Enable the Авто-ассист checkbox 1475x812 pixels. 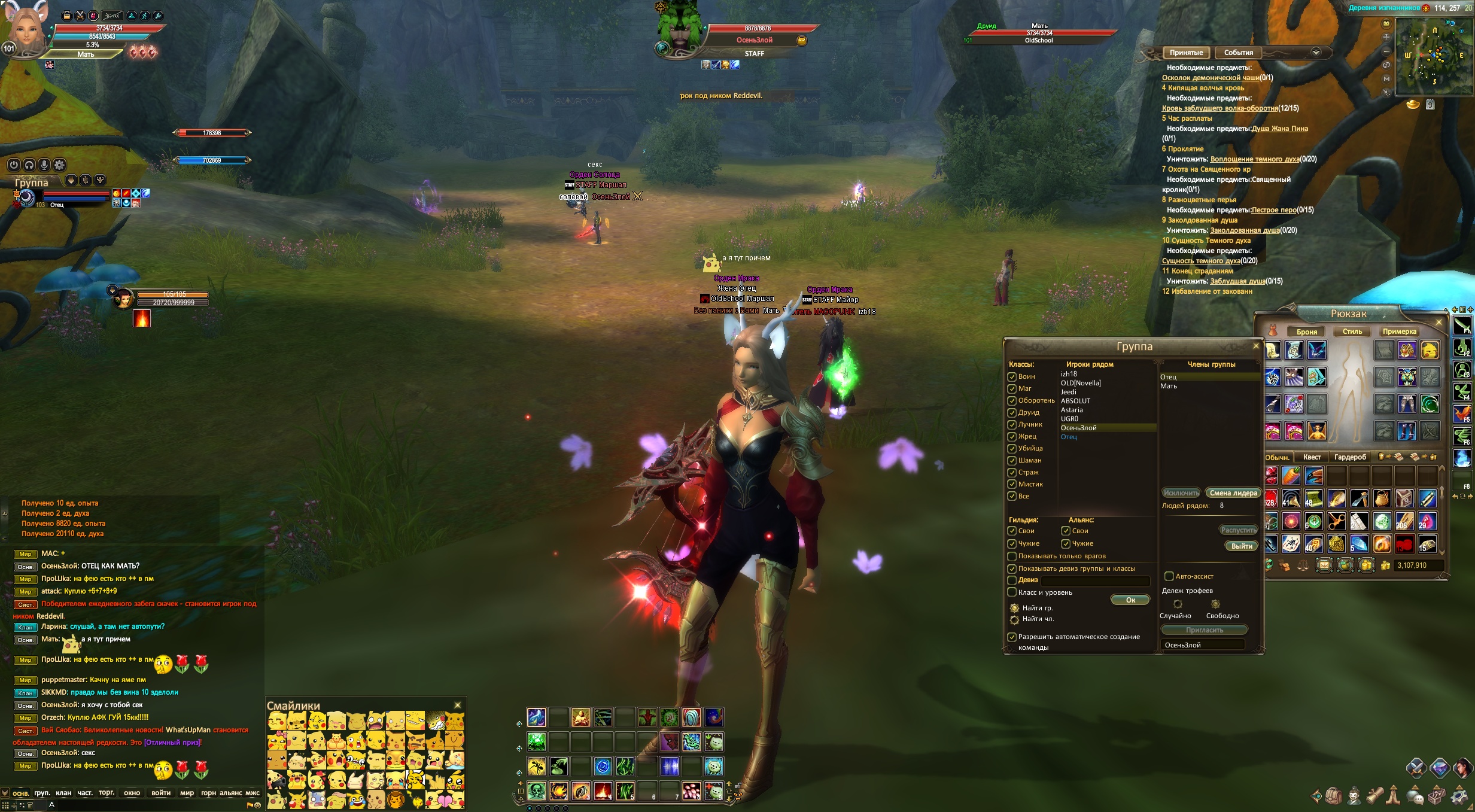1169,576
